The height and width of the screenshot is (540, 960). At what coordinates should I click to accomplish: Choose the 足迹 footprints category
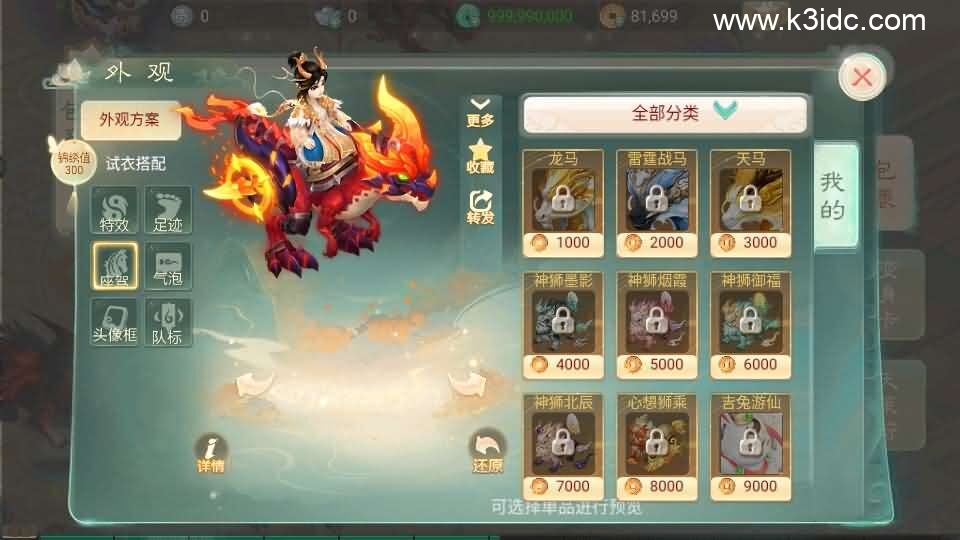(x=168, y=210)
